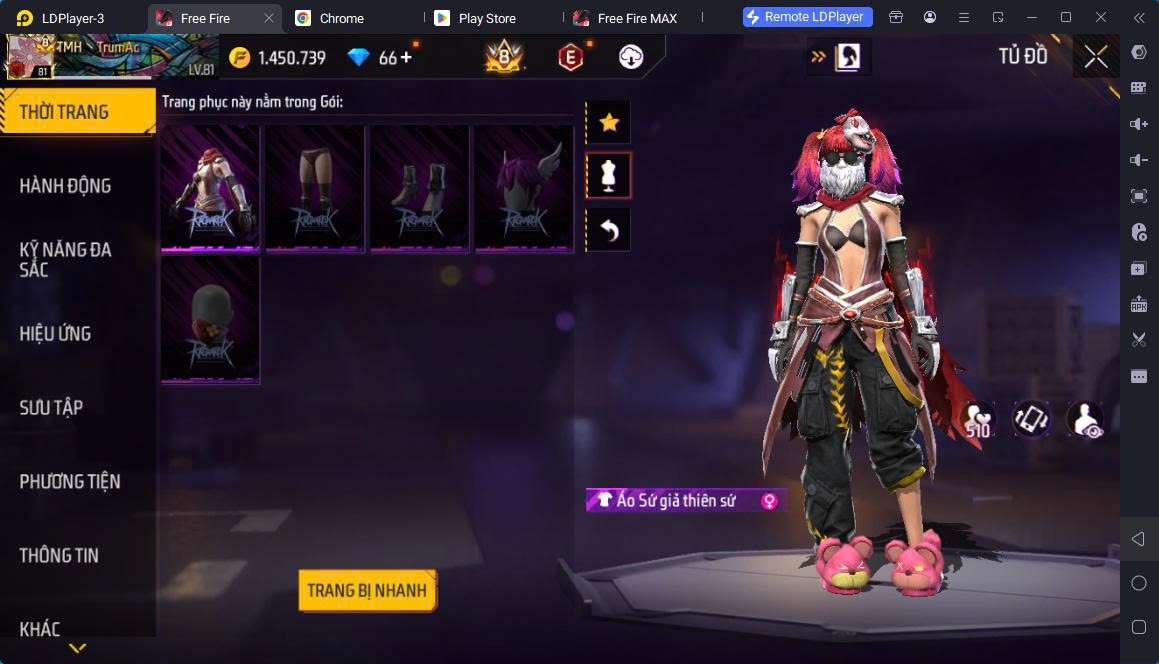Viewport: 1159px width, 664px height.
Task: Open the SƯU TẬP tab
Action: coord(52,408)
